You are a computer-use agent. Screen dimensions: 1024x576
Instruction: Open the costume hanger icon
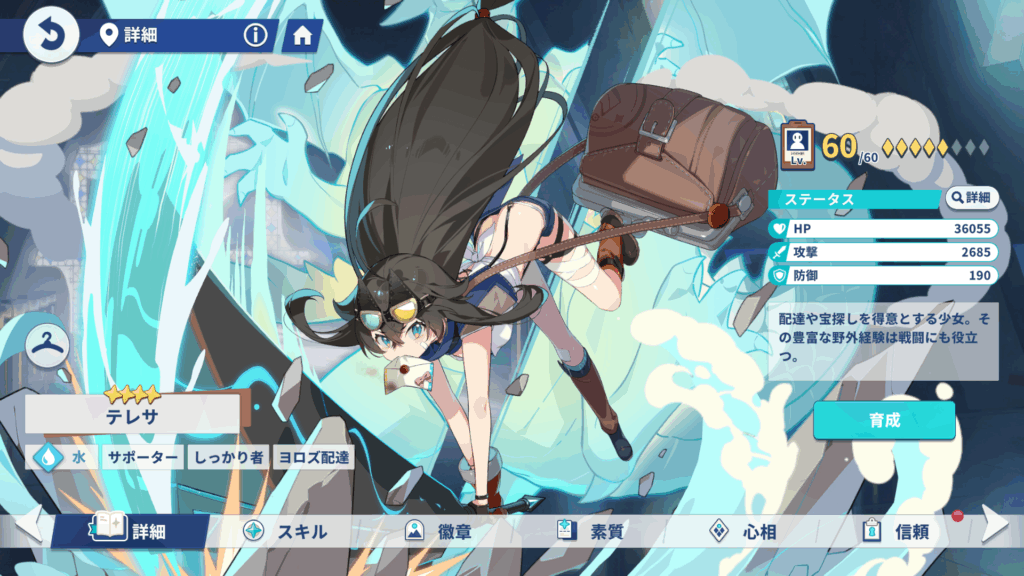point(47,343)
